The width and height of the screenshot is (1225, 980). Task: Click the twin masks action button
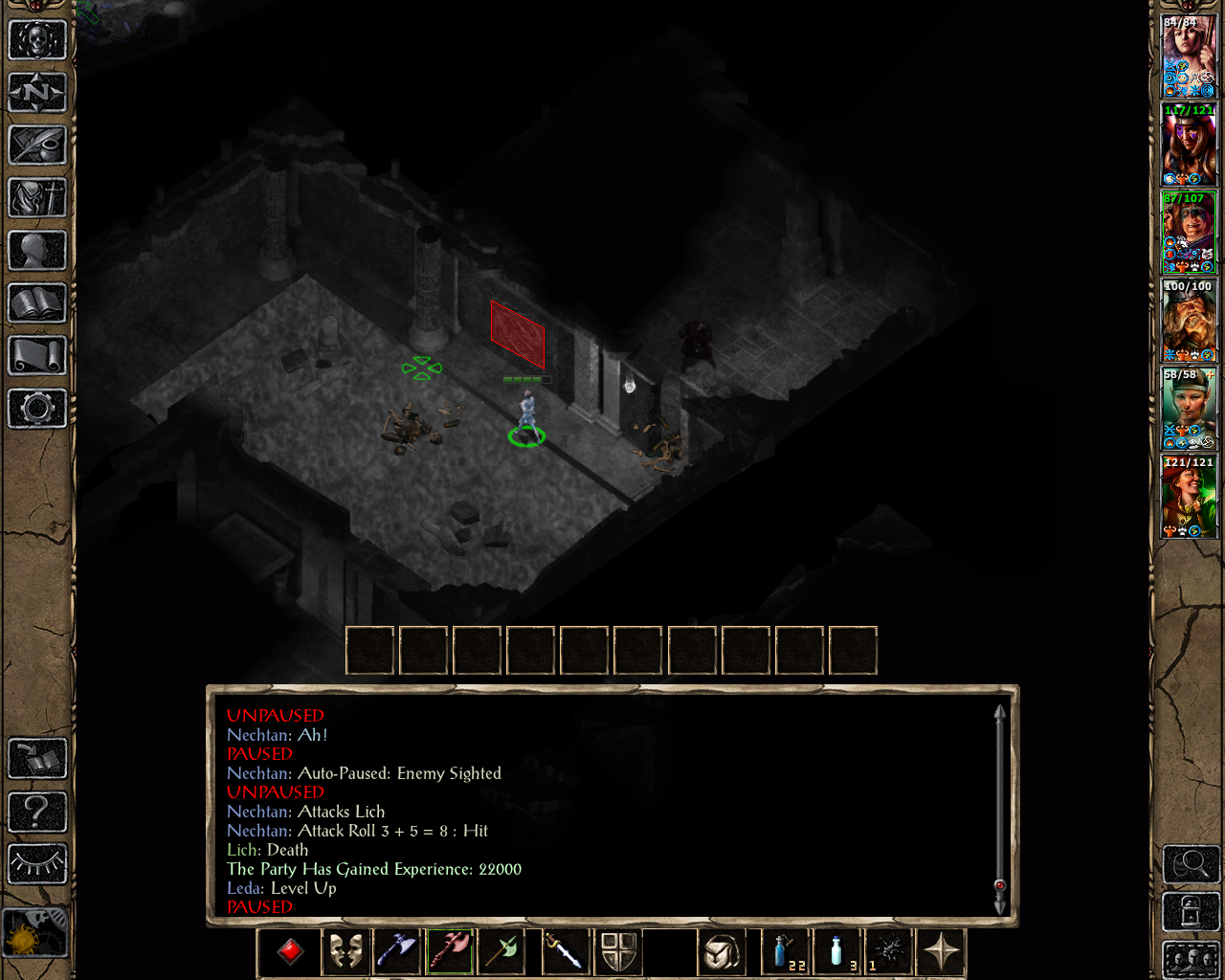click(x=345, y=952)
